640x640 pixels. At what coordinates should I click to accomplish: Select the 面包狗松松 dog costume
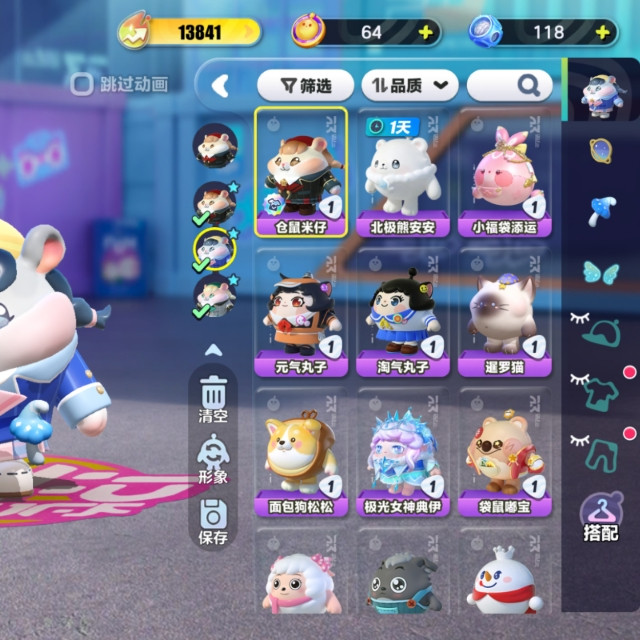click(301, 452)
